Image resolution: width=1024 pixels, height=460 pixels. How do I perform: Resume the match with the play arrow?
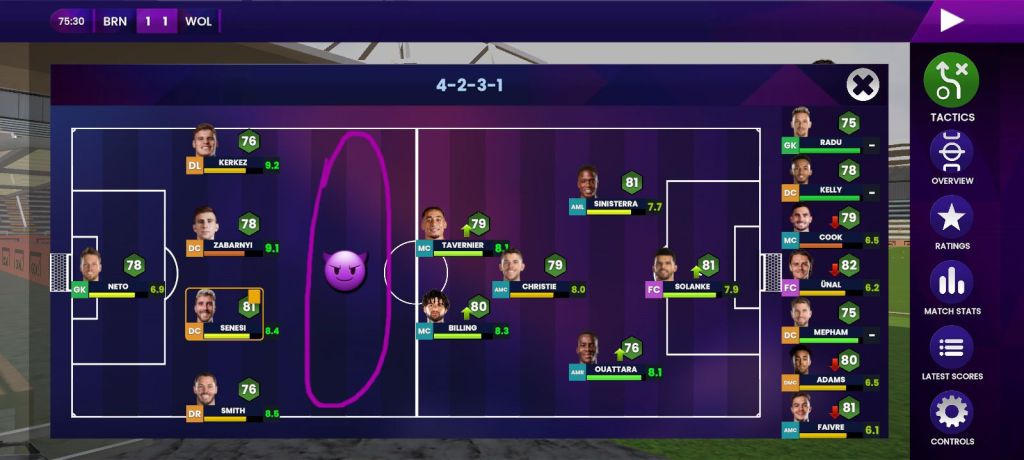coord(951,20)
